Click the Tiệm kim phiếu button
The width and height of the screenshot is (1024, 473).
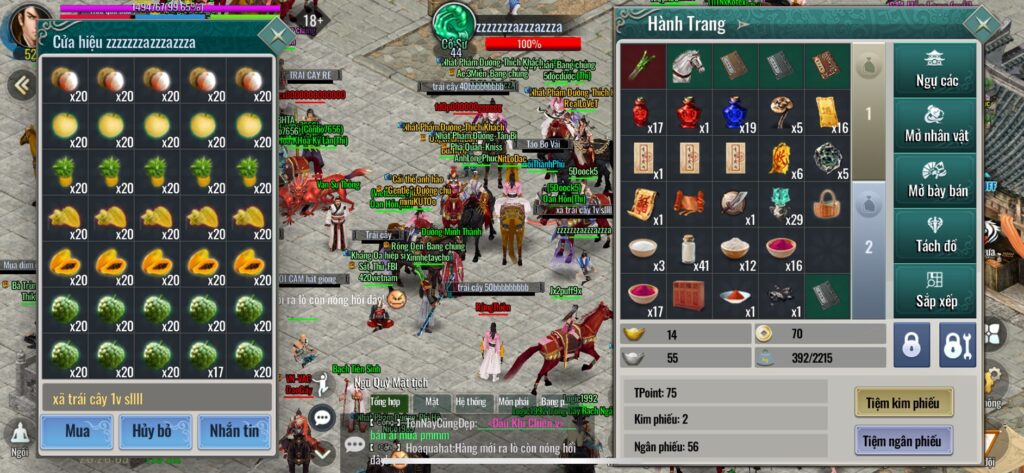pos(903,402)
